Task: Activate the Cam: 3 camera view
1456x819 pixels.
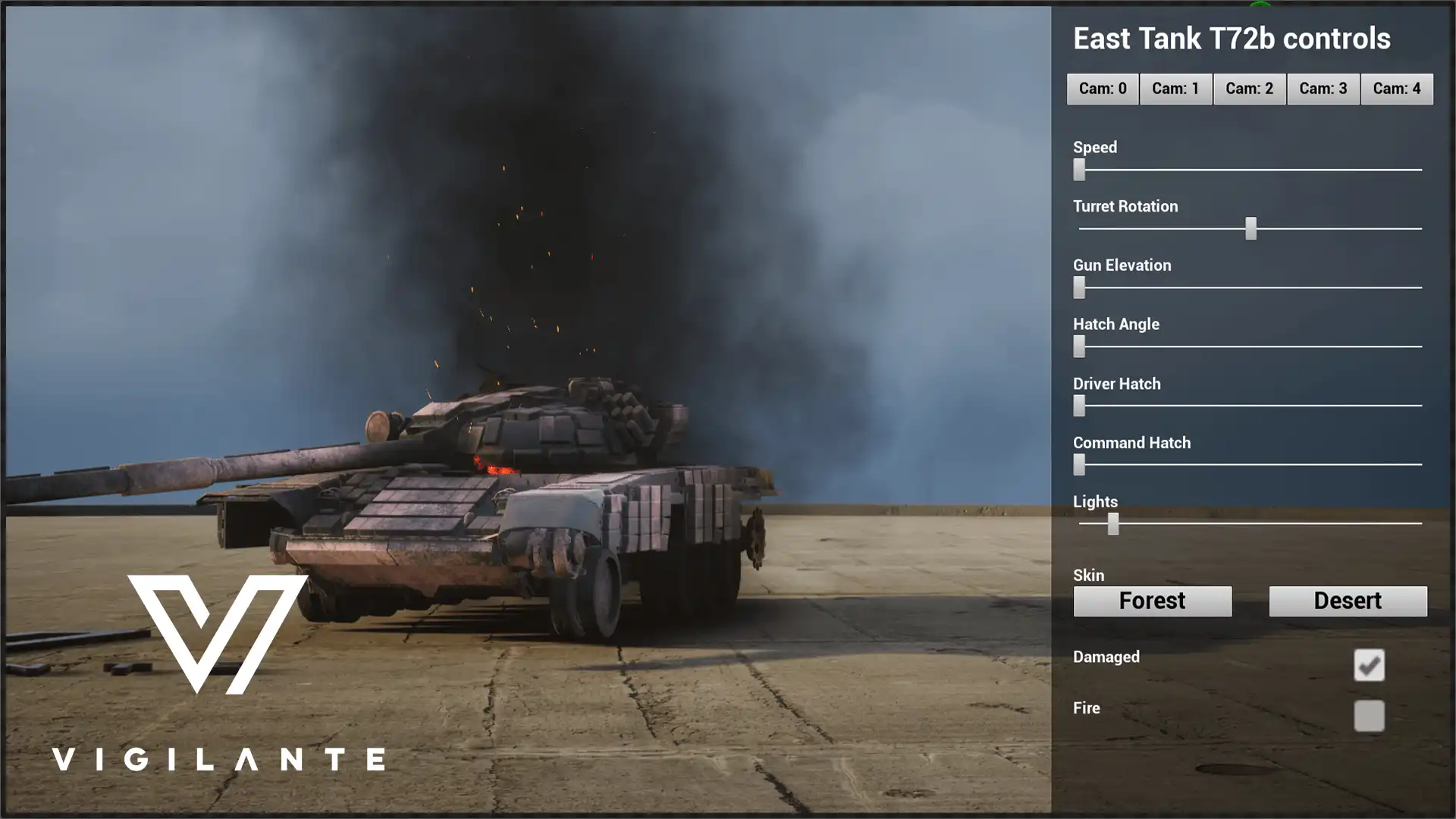Action: pyautogui.click(x=1323, y=89)
